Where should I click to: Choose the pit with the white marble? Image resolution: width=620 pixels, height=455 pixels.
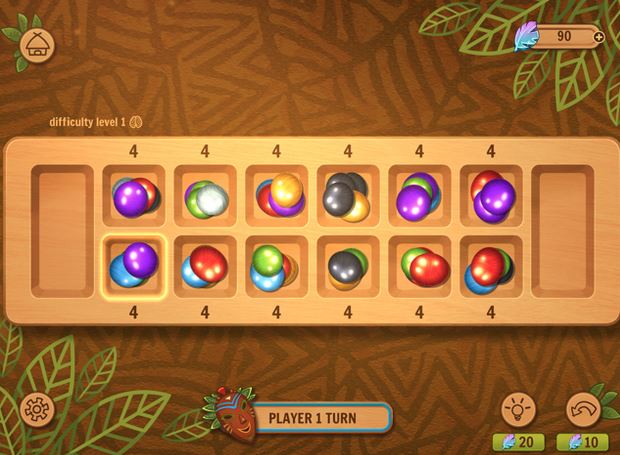pos(205,197)
